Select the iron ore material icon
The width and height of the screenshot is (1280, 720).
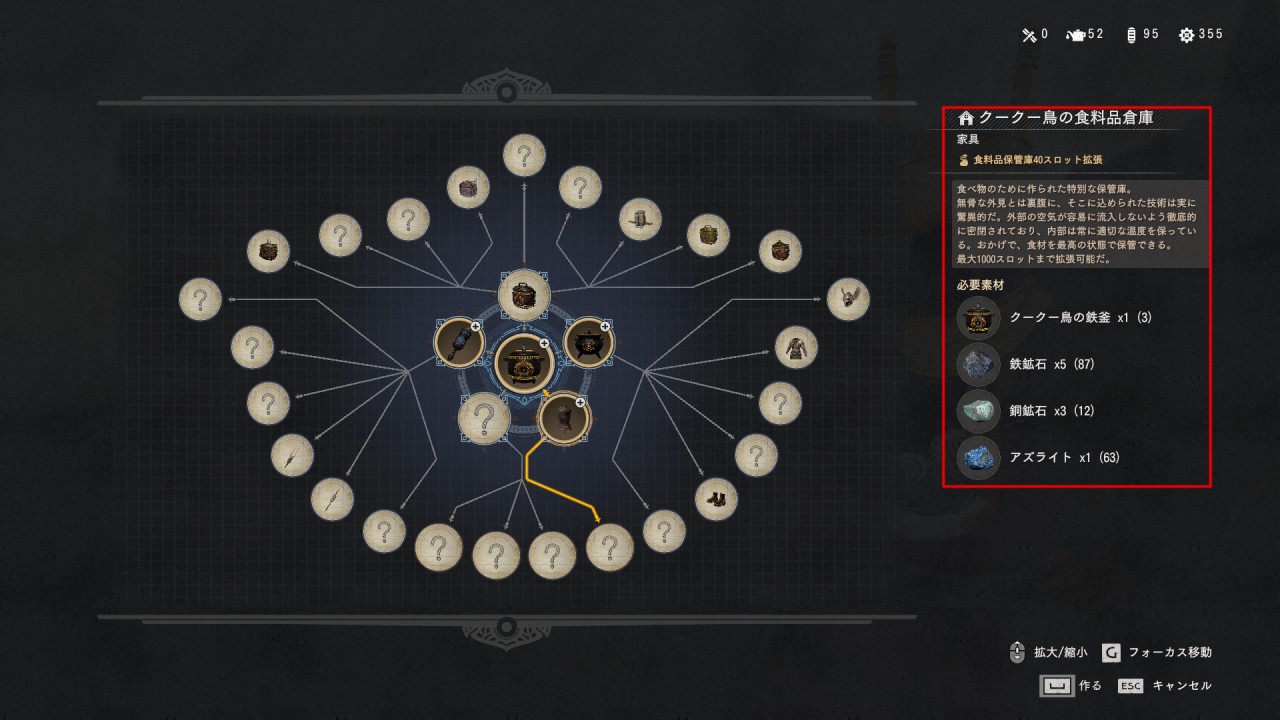[x=978, y=365]
